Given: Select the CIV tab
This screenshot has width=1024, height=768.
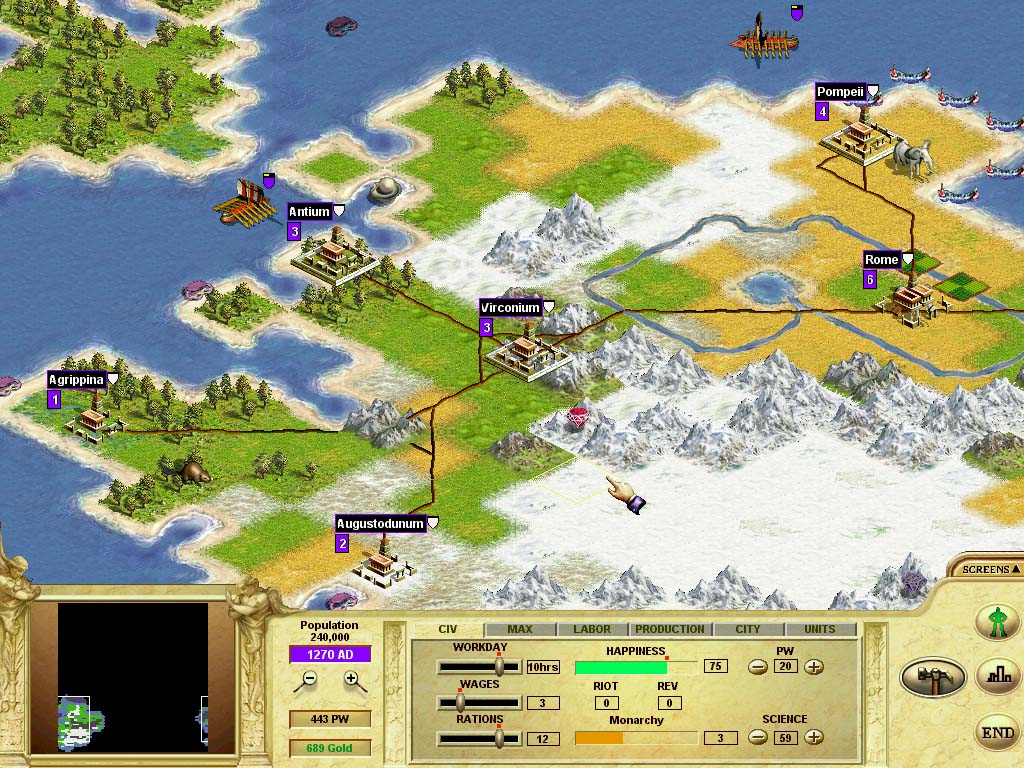Looking at the screenshot, I should point(448,629).
